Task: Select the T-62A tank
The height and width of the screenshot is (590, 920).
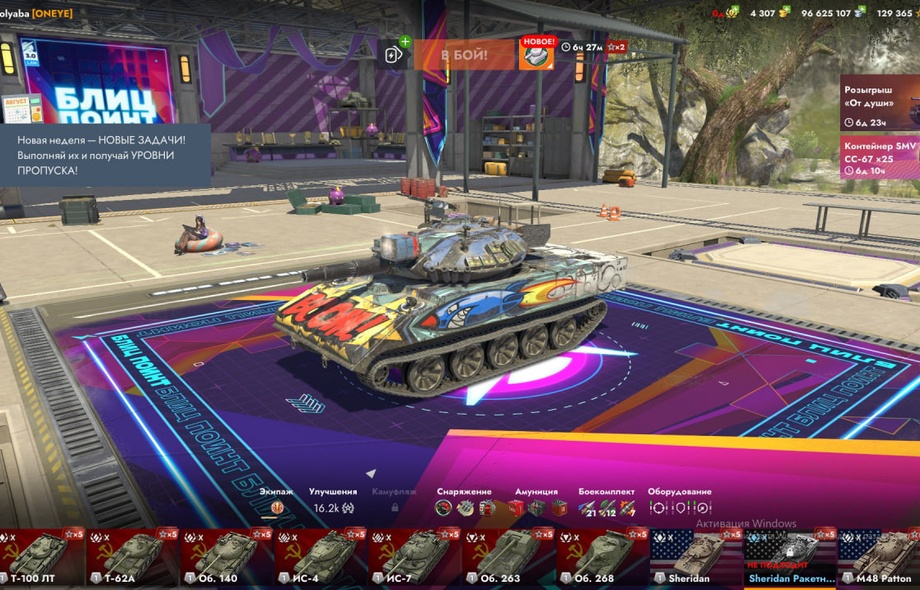Action: pyautogui.click(x=133, y=557)
